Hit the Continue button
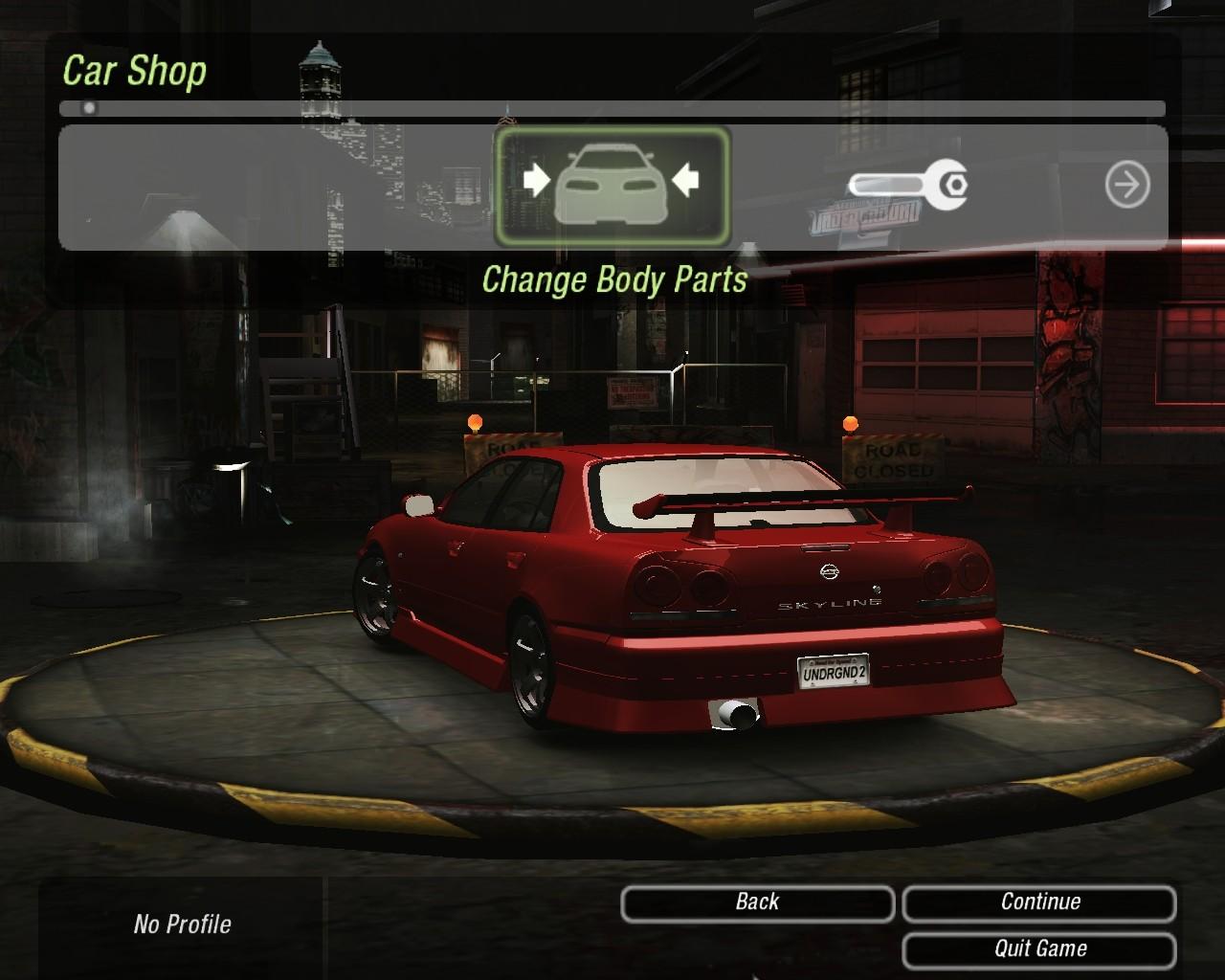The height and width of the screenshot is (980, 1225). (x=1039, y=902)
